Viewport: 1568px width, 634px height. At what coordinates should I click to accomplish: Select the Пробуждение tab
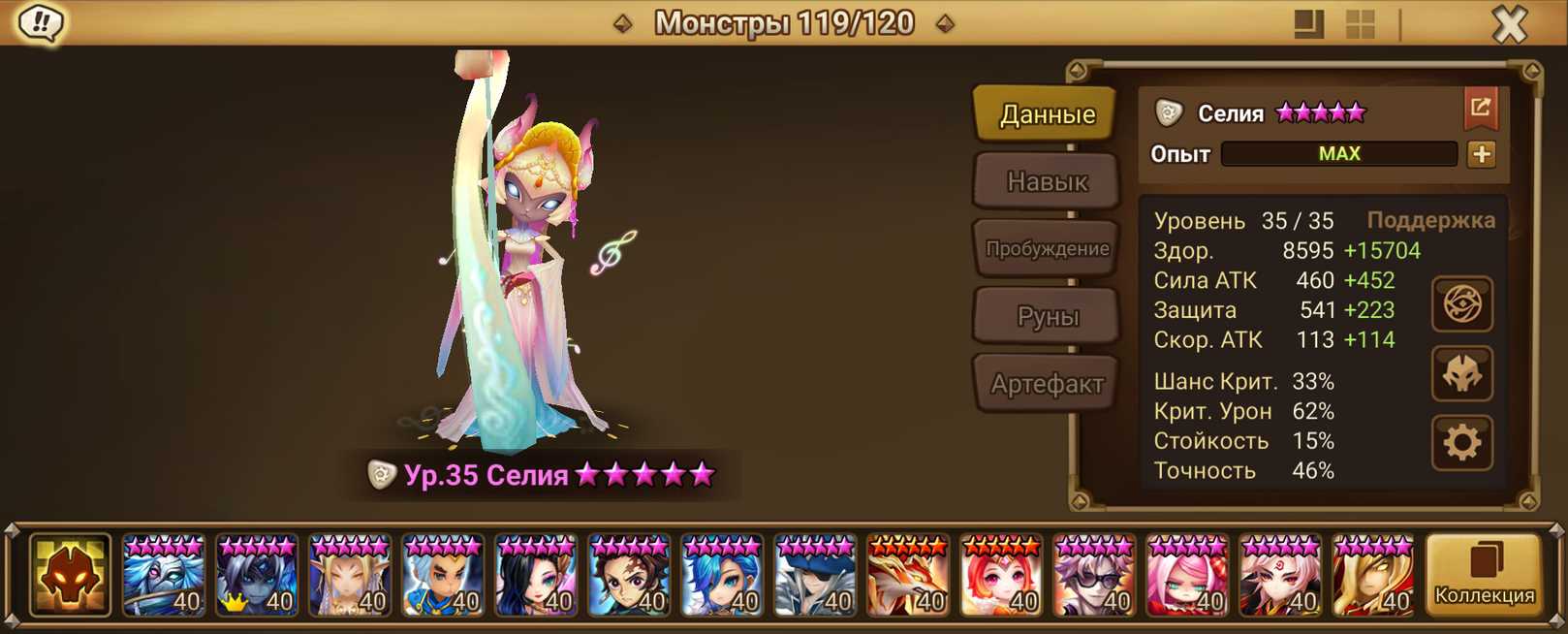point(1047,248)
